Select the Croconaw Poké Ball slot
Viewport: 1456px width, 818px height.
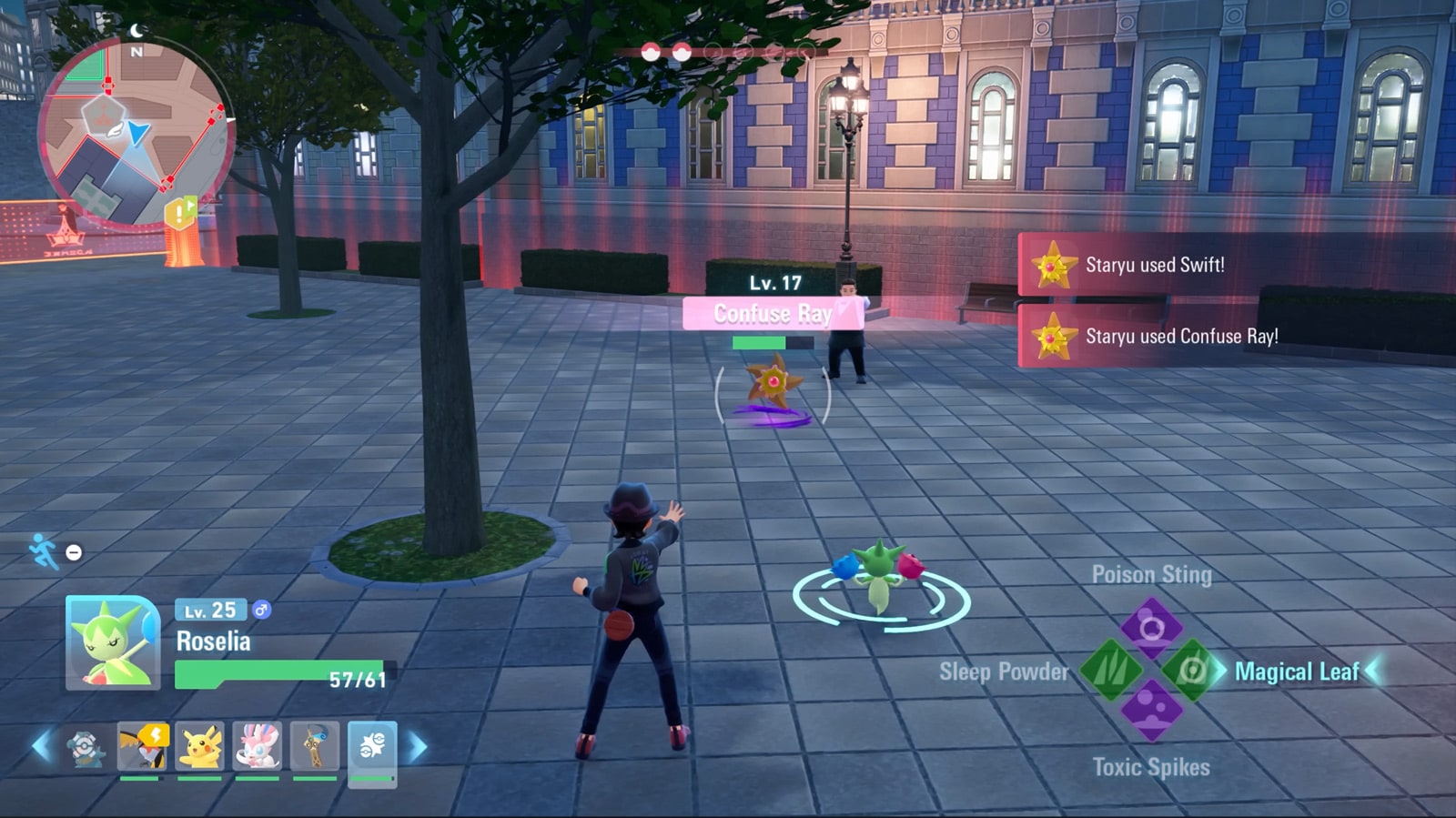(86, 748)
